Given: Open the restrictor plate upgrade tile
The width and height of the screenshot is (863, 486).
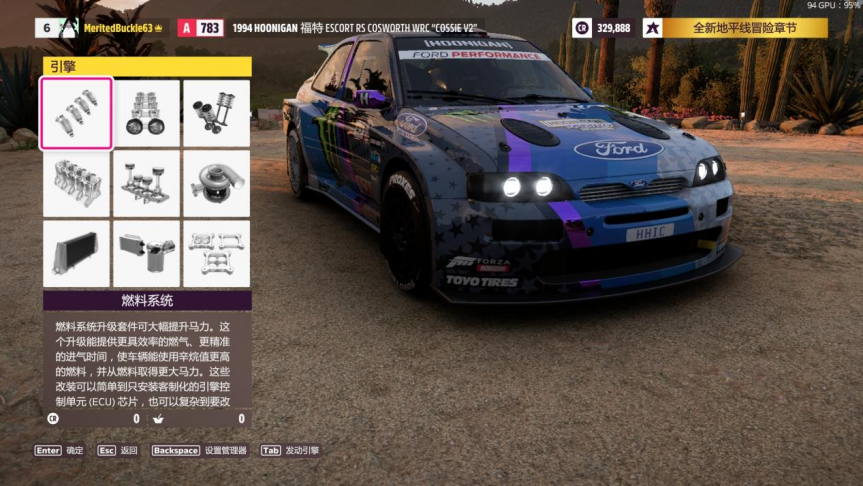Looking at the screenshot, I should click(x=216, y=254).
